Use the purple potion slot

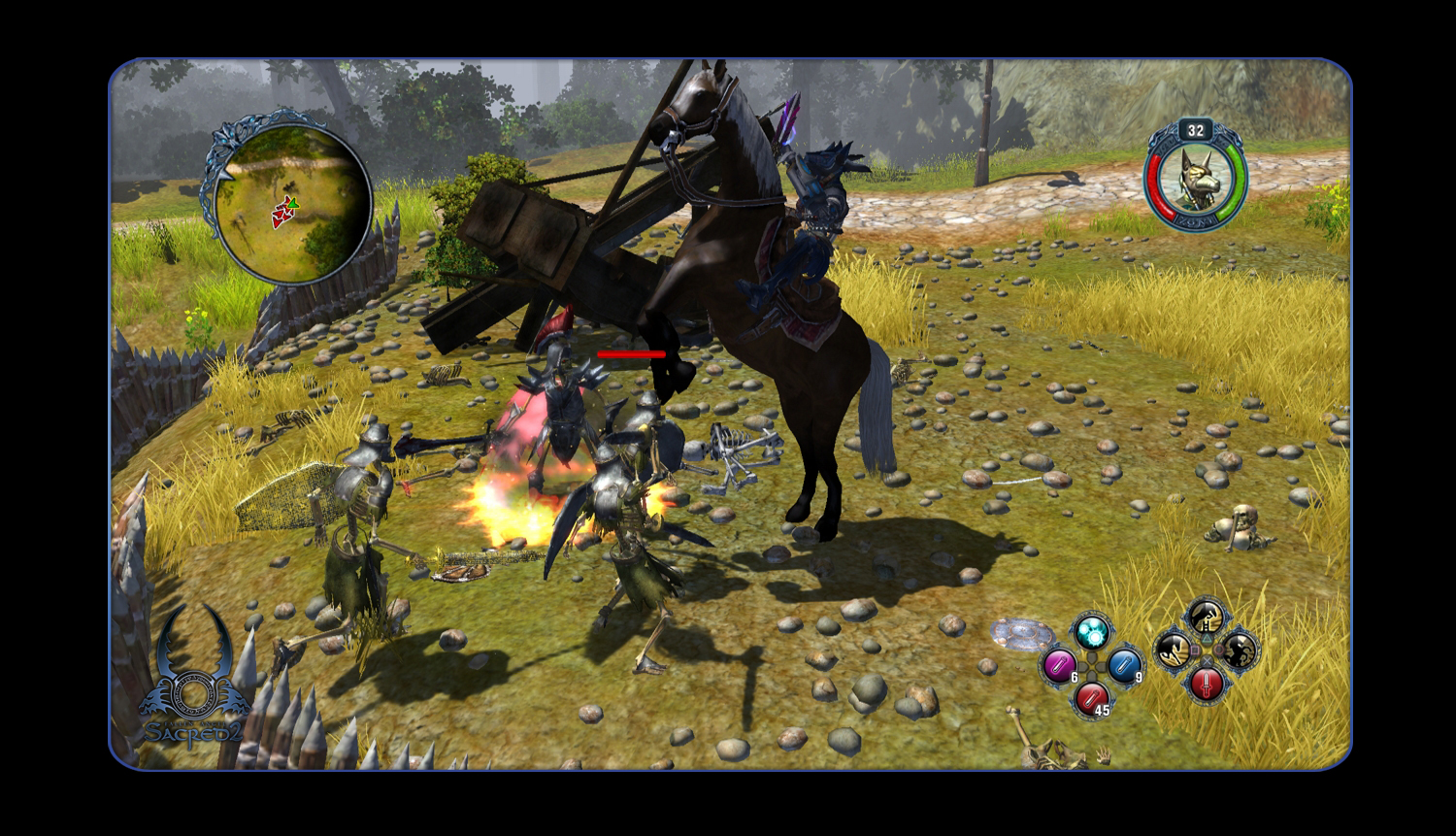pos(1058,665)
